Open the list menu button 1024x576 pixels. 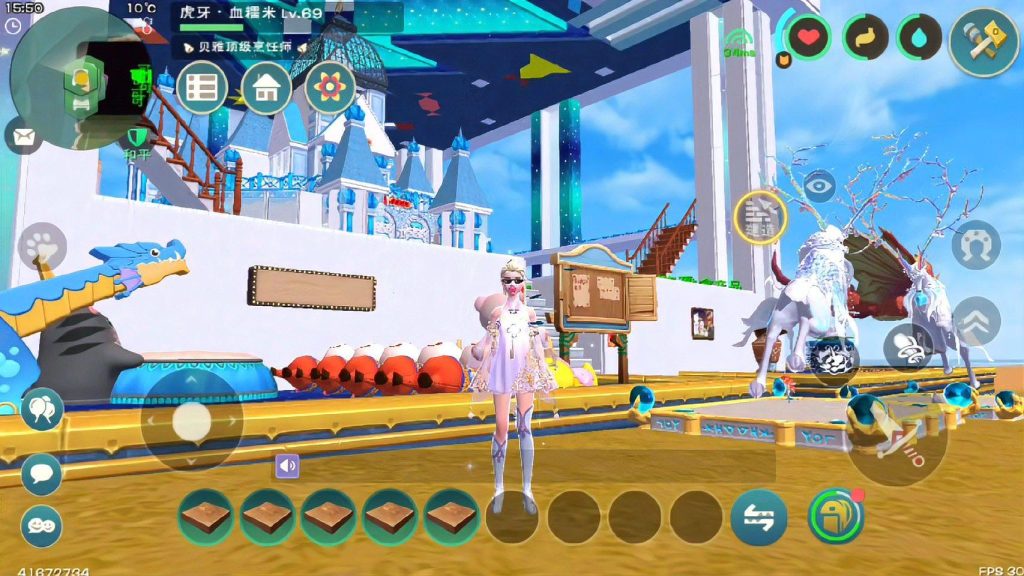(202, 88)
